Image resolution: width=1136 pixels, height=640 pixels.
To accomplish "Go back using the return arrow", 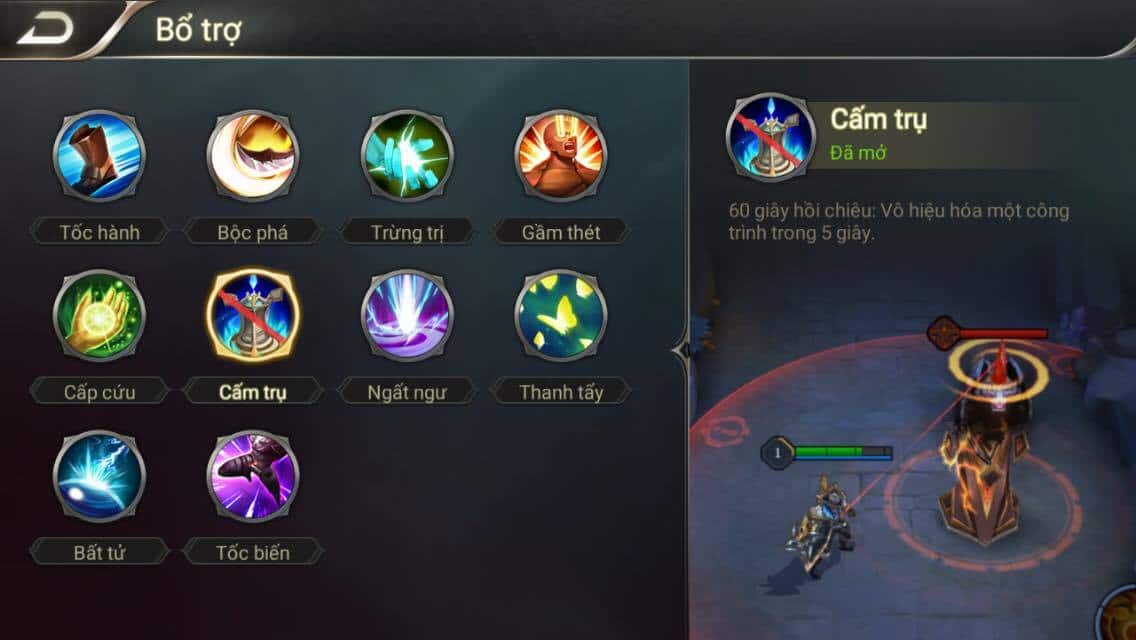I will (x=45, y=29).
